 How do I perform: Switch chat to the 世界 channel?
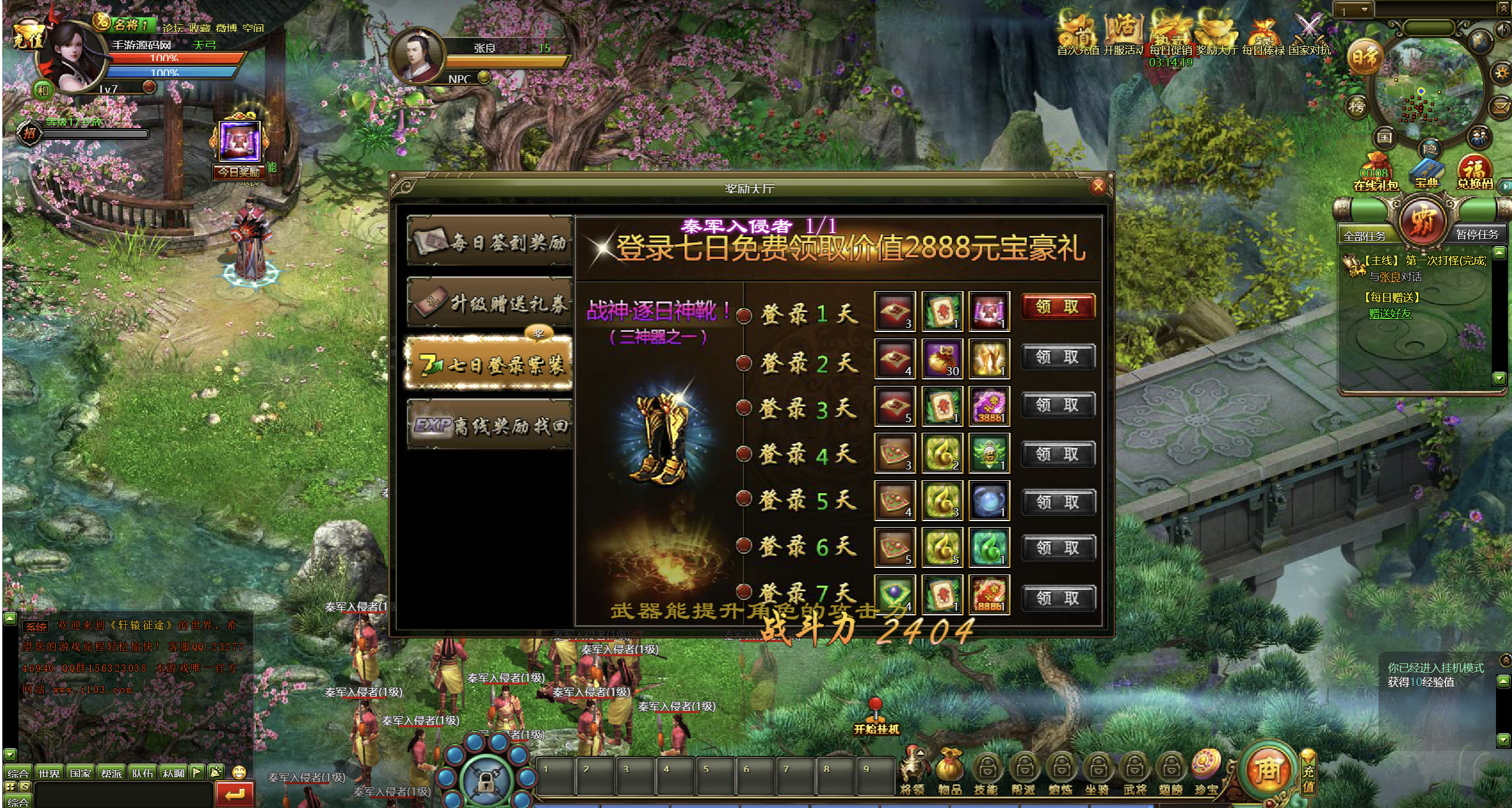coord(49,773)
